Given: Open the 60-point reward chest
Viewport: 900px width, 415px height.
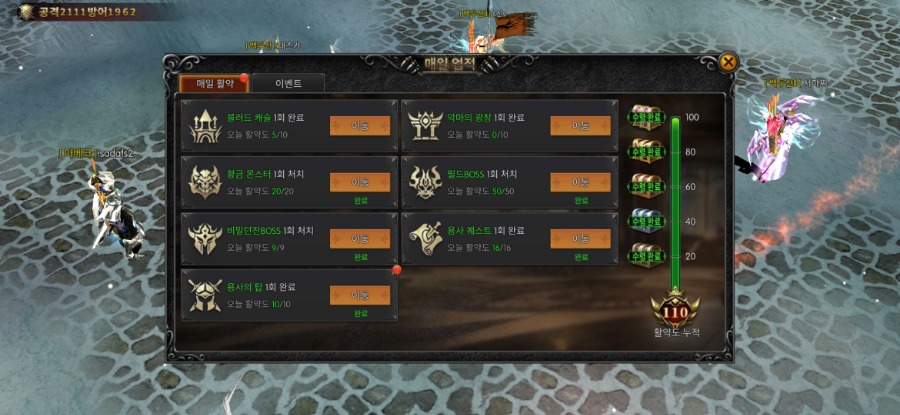Looking at the screenshot, I should coord(644,186).
